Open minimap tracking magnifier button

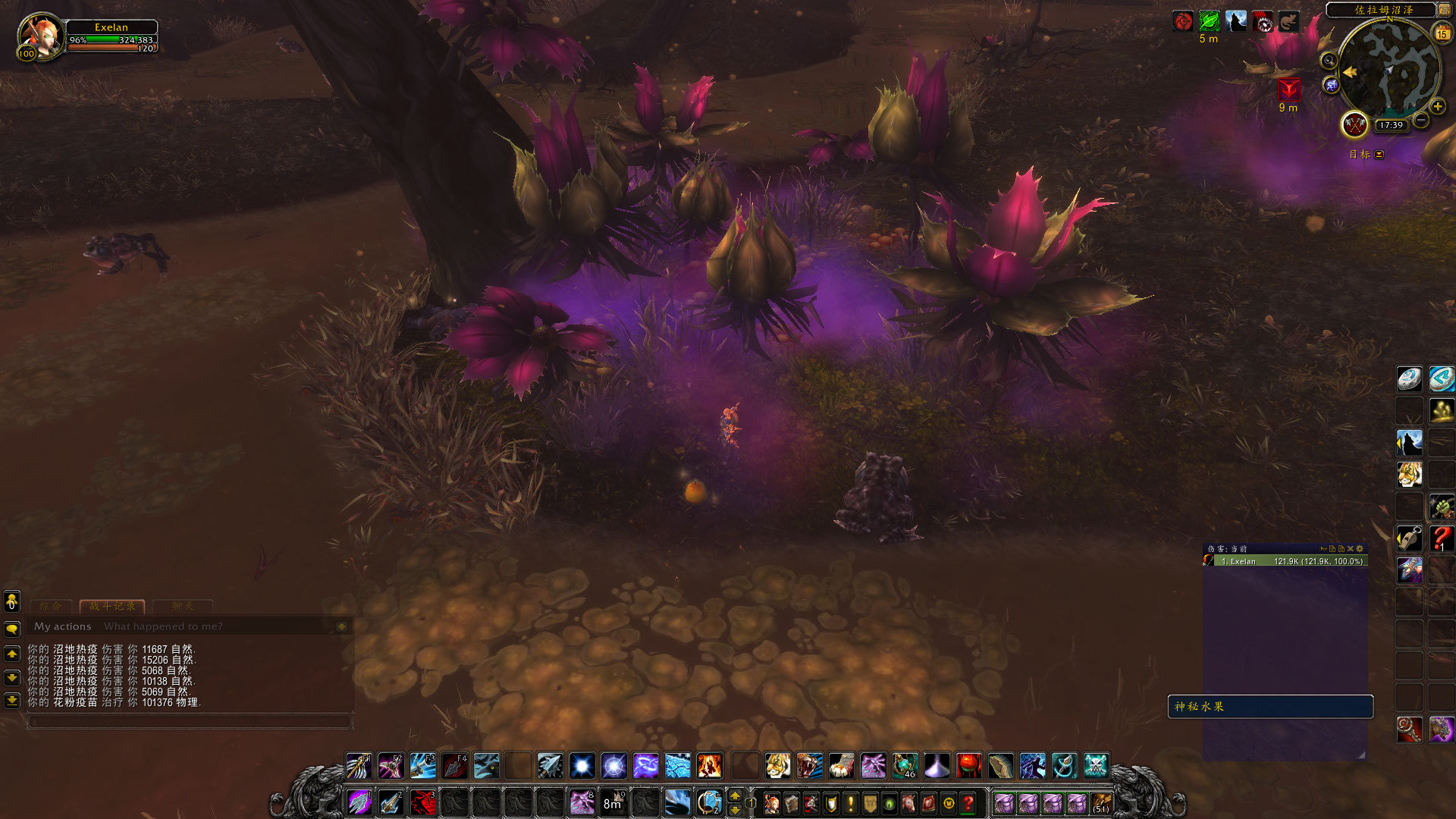click(x=1329, y=61)
